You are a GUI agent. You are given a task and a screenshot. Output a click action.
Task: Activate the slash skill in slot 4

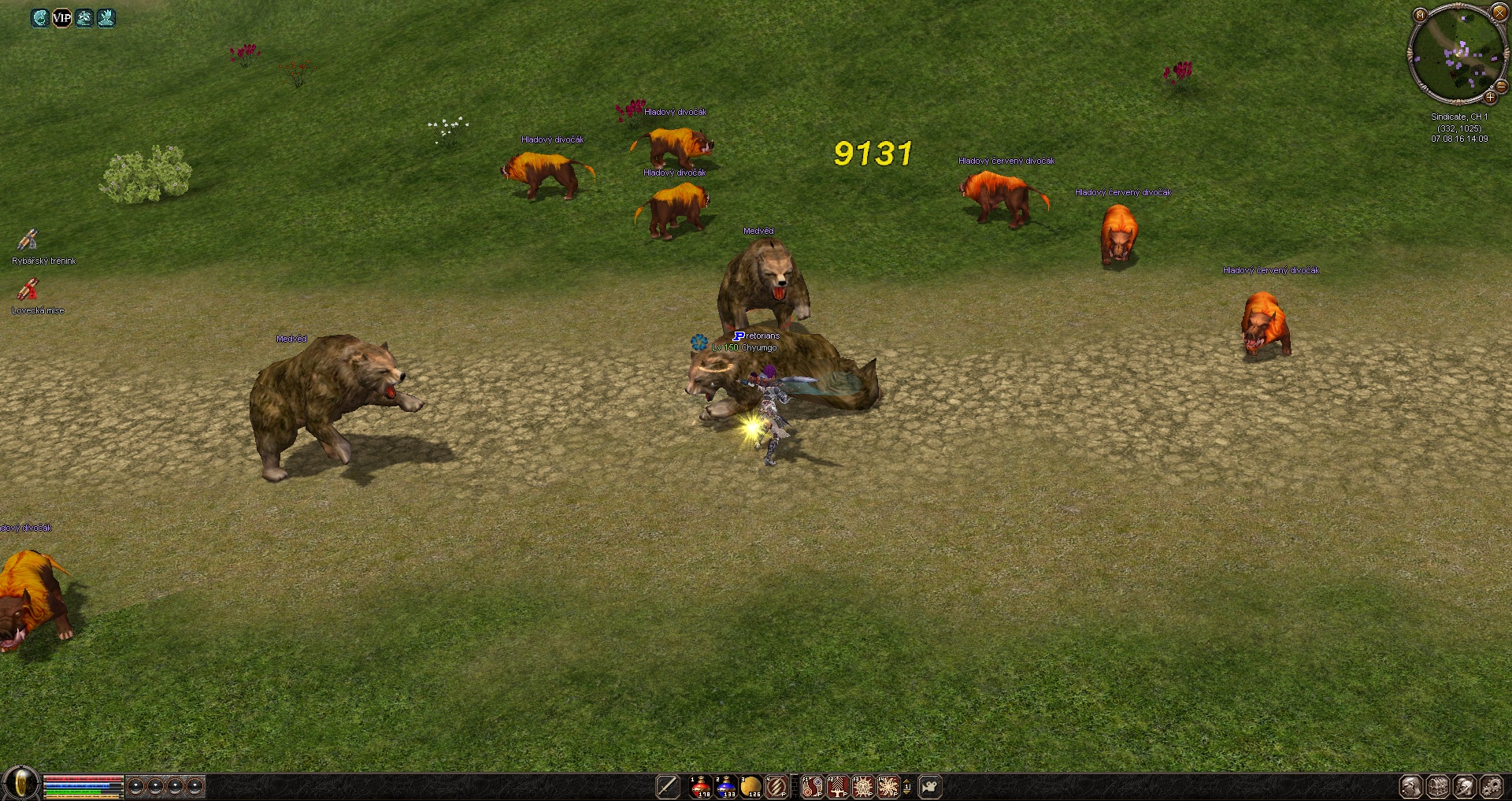click(x=776, y=786)
